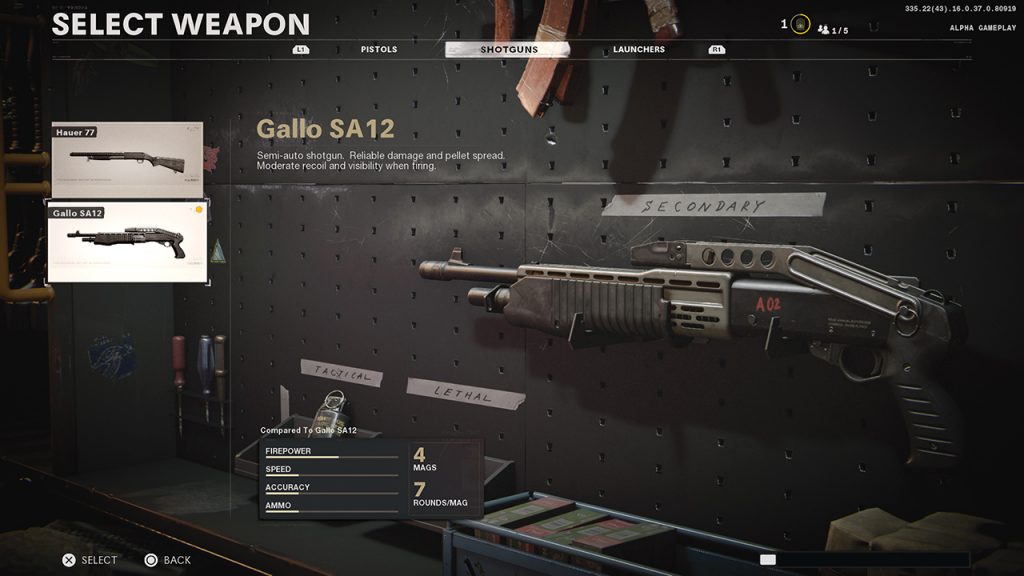1024x576 pixels.
Task: Choose the Gallo SA12 weapon card
Action: (127, 243)
